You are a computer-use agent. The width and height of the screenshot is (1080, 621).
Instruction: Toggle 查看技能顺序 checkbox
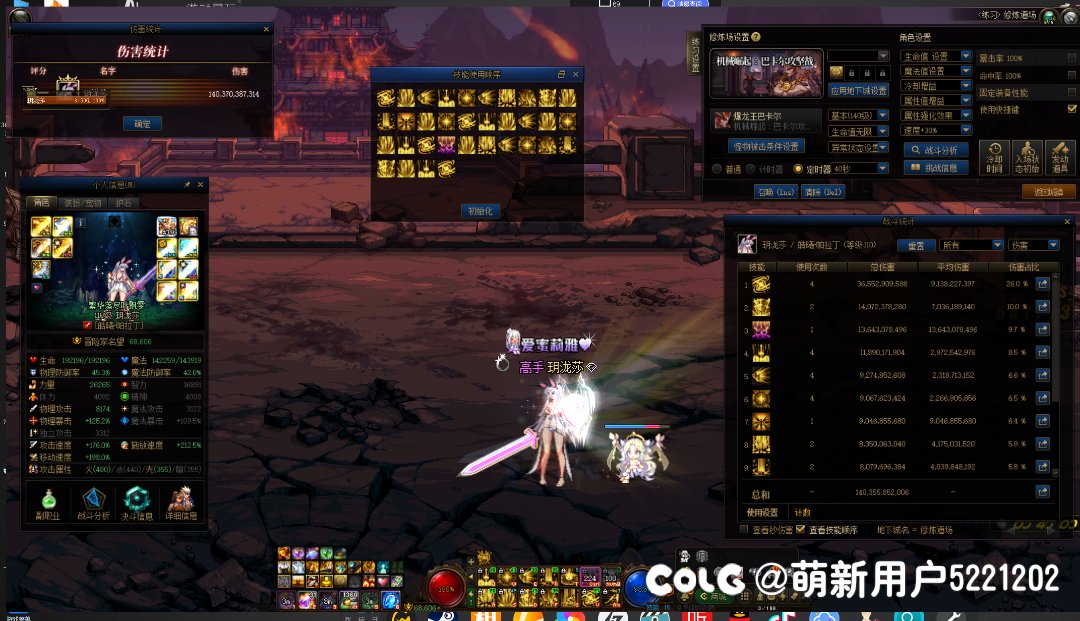click(800, 529)
